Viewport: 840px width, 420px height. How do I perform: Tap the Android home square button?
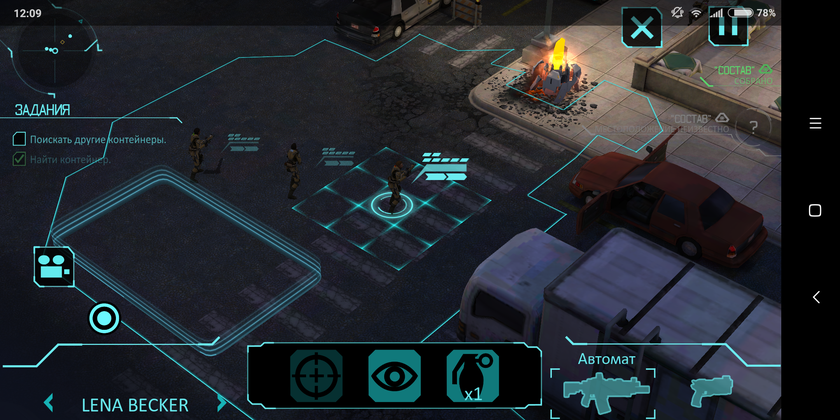coord(814,210)
